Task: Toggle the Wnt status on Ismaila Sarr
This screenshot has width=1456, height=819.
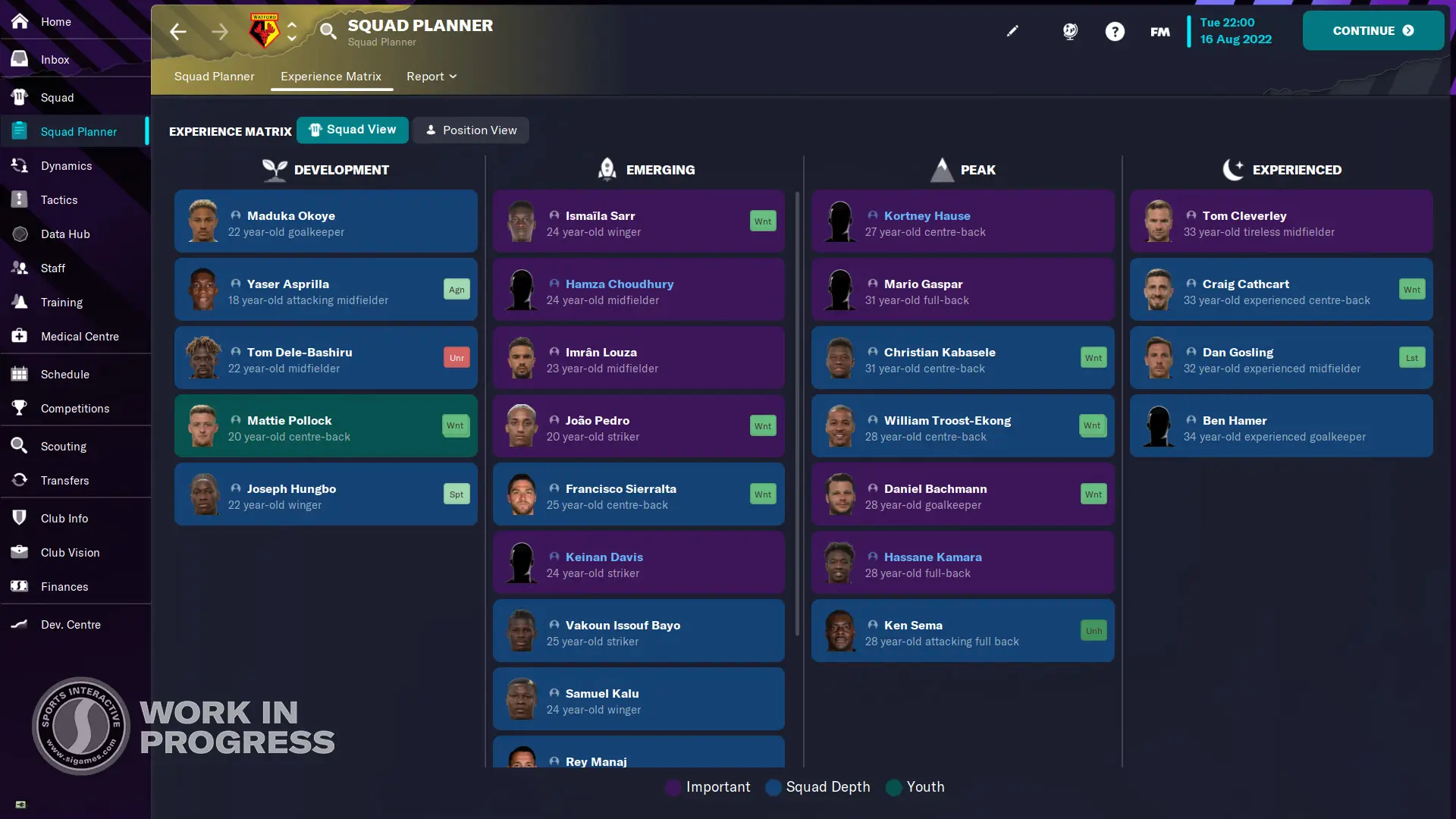Action: click(x=763, y=221)
